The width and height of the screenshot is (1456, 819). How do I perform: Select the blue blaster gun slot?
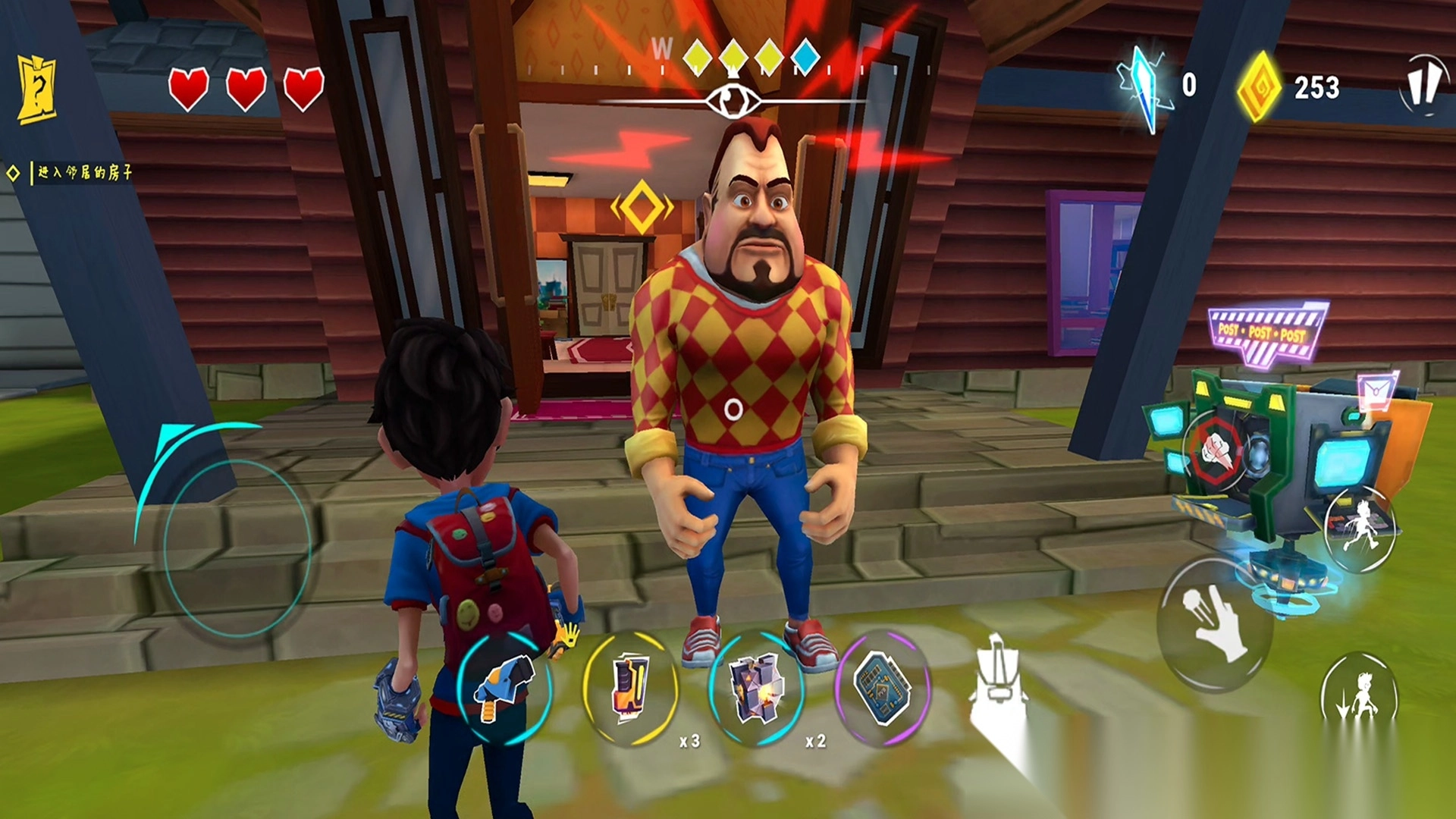coord(503,688)
